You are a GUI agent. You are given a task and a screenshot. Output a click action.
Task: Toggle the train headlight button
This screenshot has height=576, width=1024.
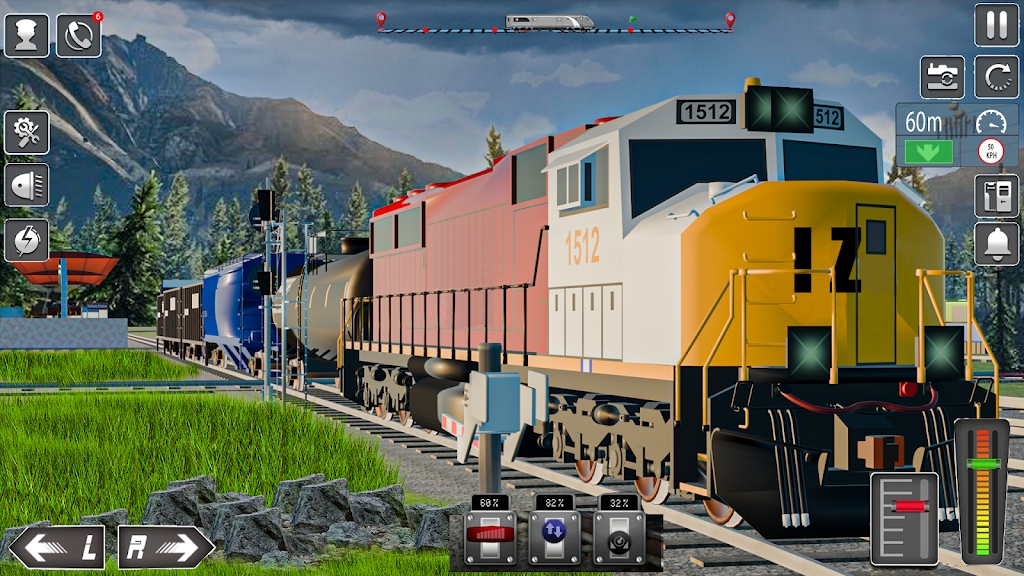[x=26, y=185]
